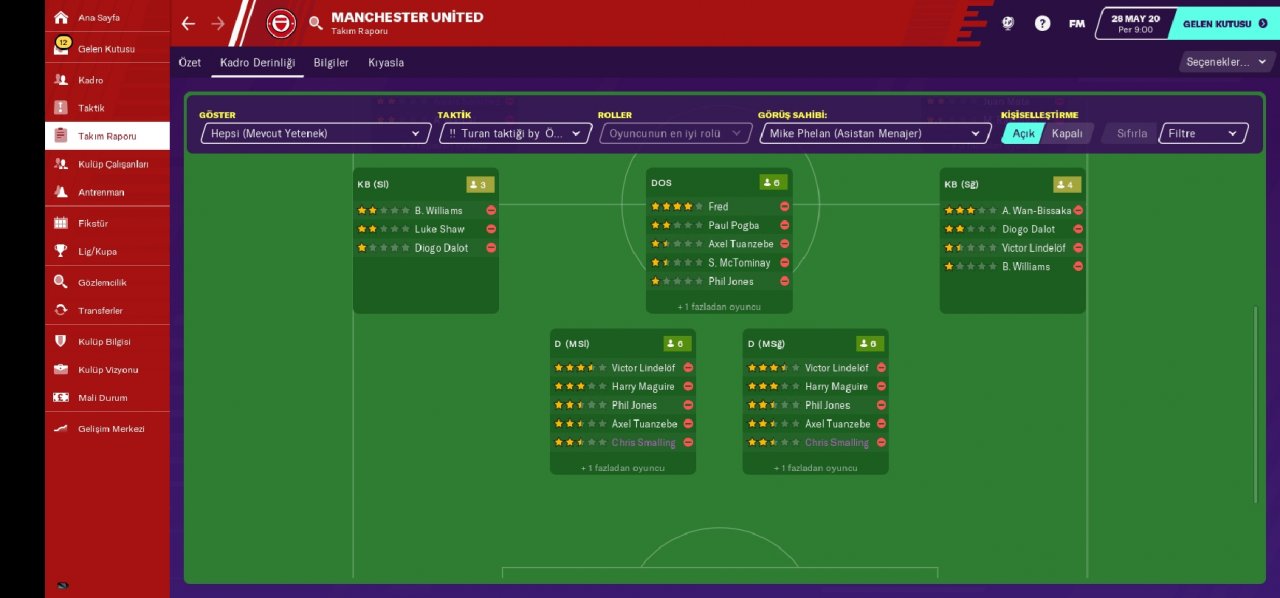Select Fred in the DOS list
The image size is (1280, 598).
pyautogui.click(x=718, y=207)
